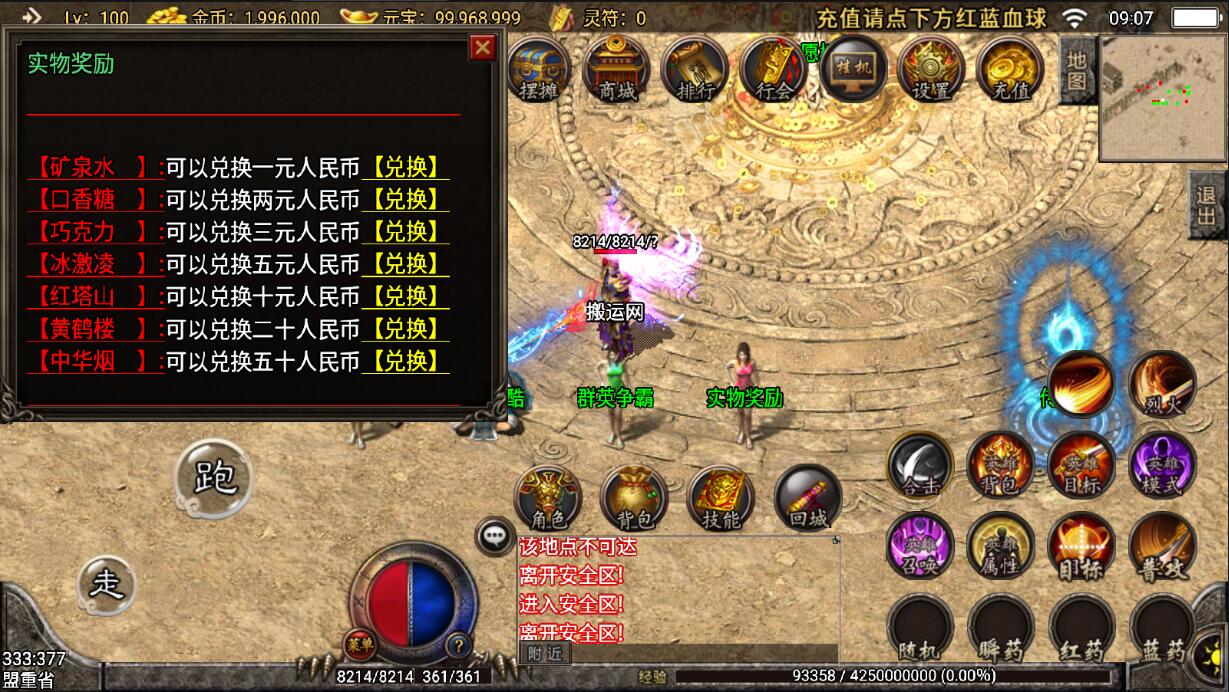Click the 退出 exit button
Image resolution: width=1229 pixels, height=692 pixels.
tap(1208, 204)
